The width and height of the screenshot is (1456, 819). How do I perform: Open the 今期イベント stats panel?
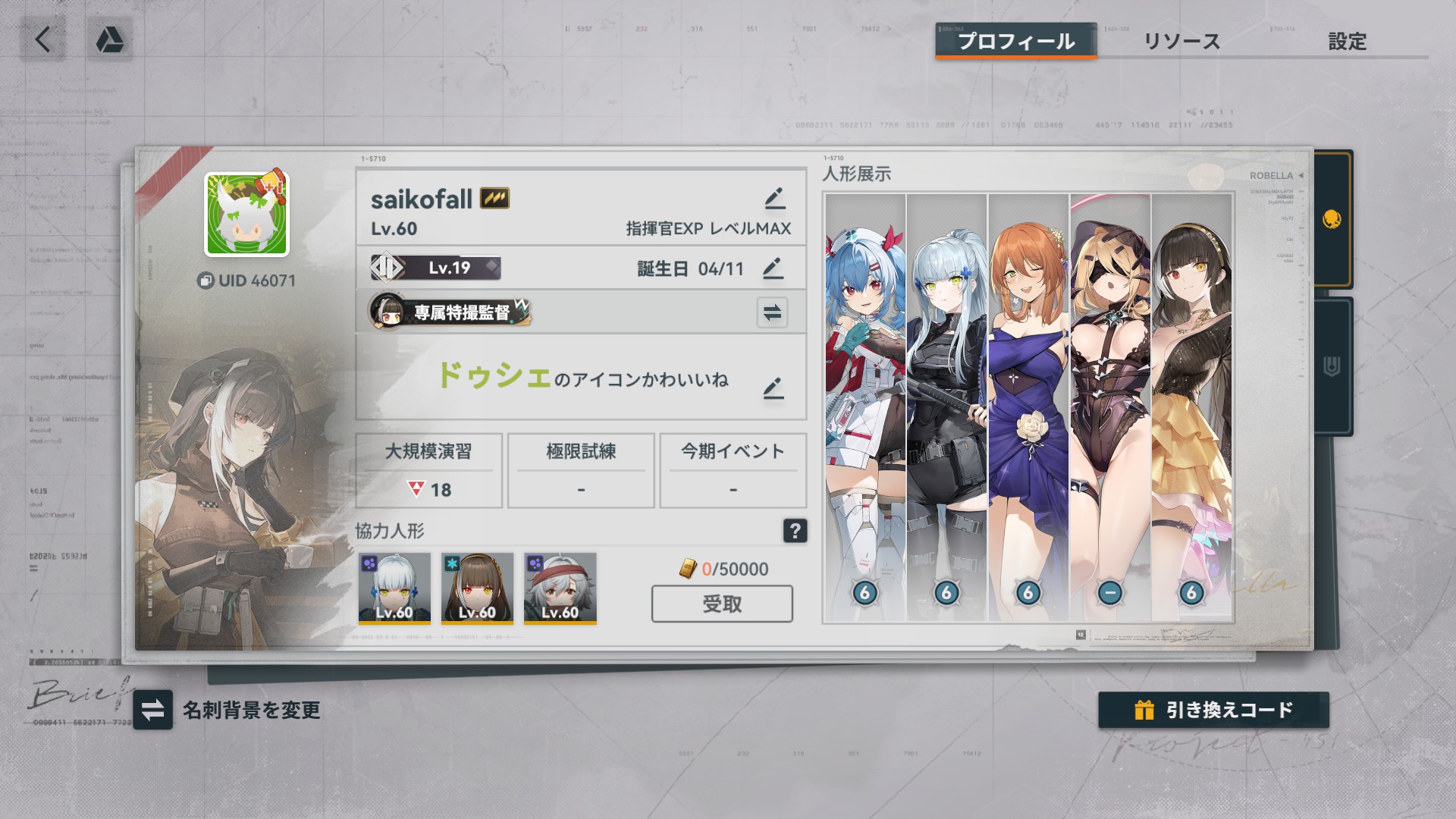(733, 470)
